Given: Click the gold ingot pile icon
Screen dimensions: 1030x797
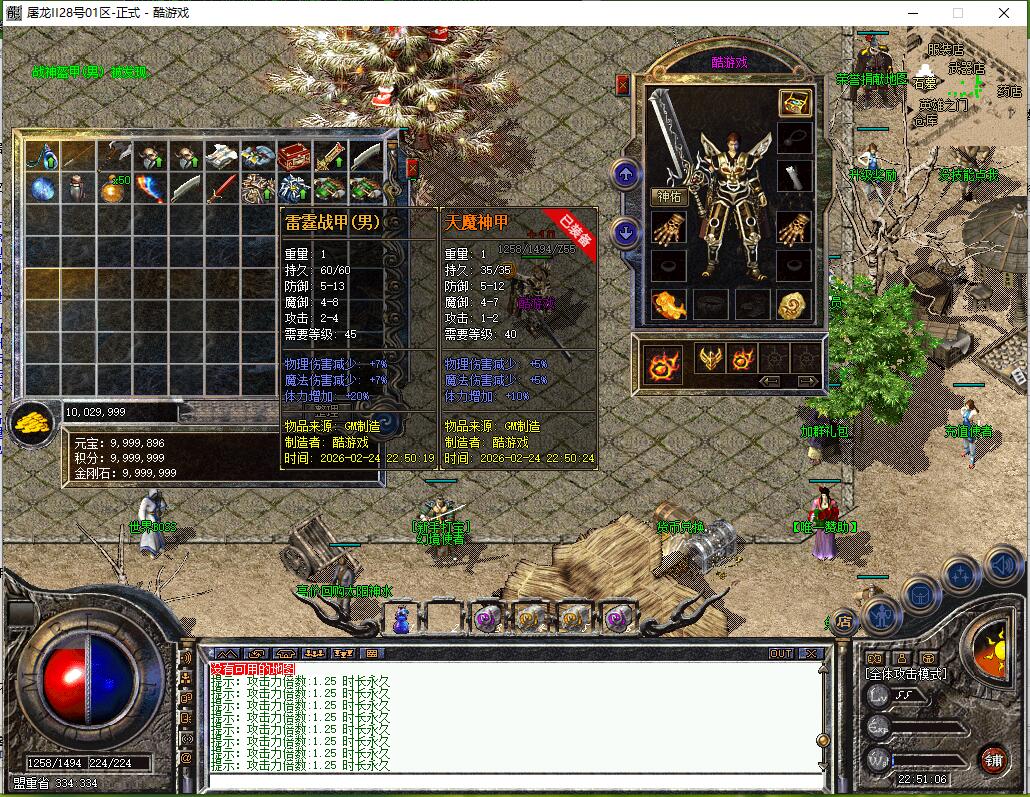Looking at the screenshot, I should tap(32, 421).
